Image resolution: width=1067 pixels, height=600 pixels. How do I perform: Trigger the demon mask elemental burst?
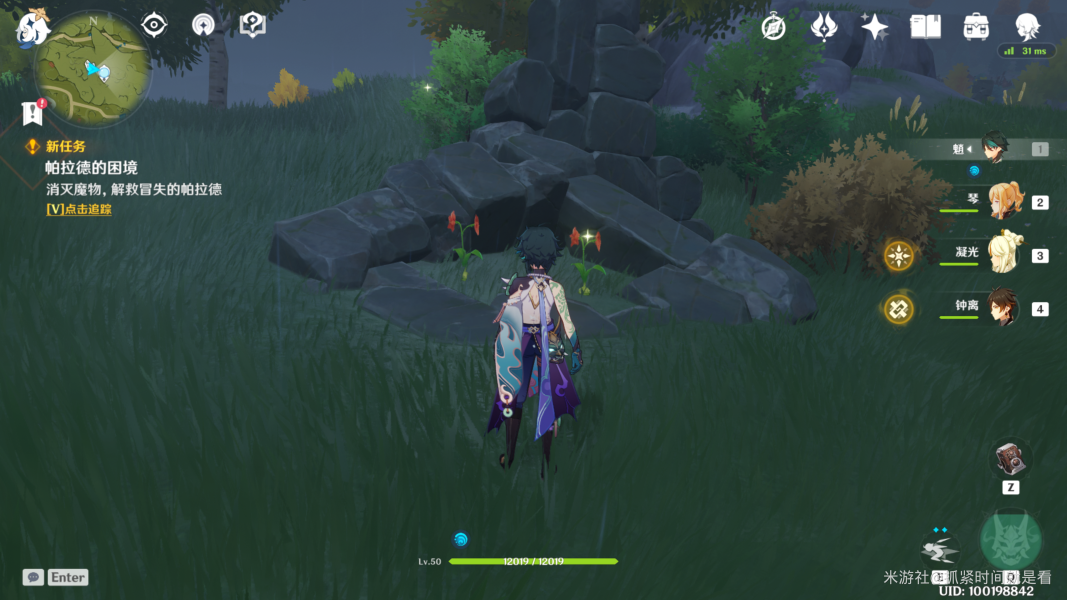coord(1011,541)
